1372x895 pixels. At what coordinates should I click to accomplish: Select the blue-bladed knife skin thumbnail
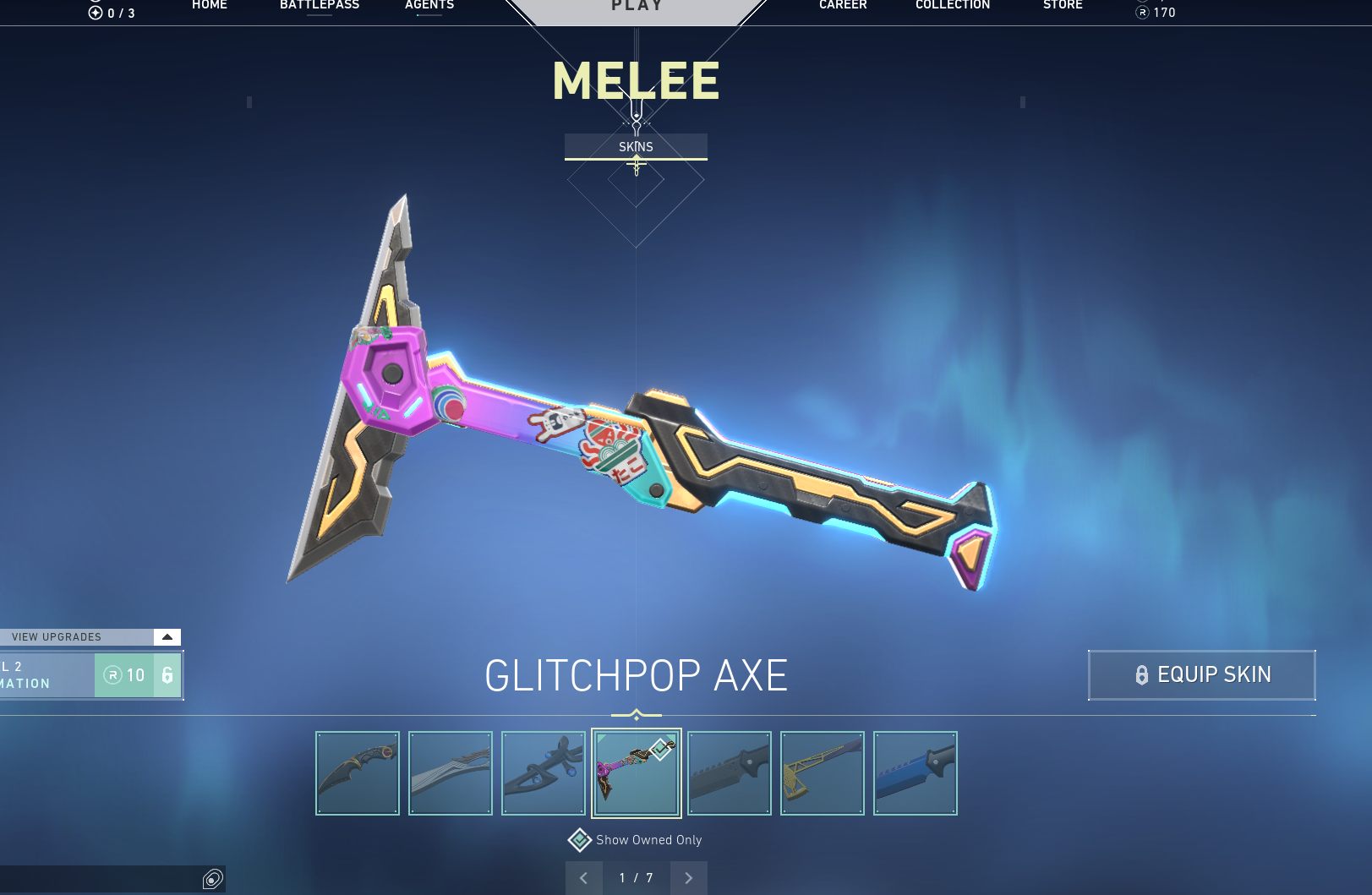pyautogui.click(x=916, y=773)
